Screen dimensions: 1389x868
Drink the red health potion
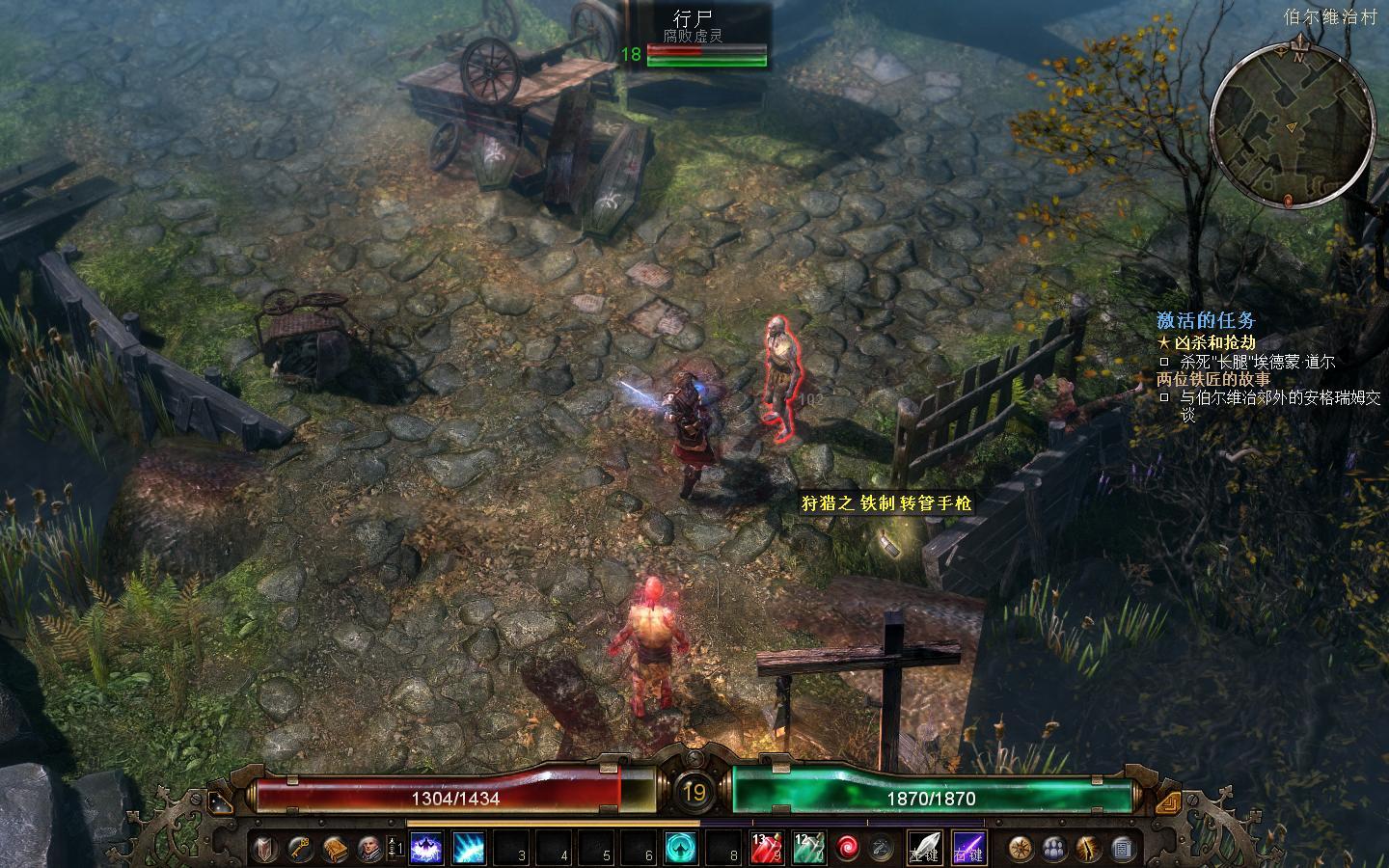click(767, 849)
